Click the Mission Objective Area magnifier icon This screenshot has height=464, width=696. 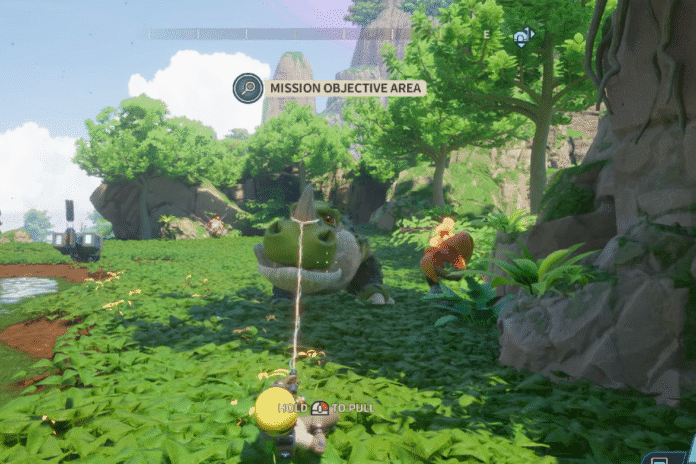[x=248, y=88]
